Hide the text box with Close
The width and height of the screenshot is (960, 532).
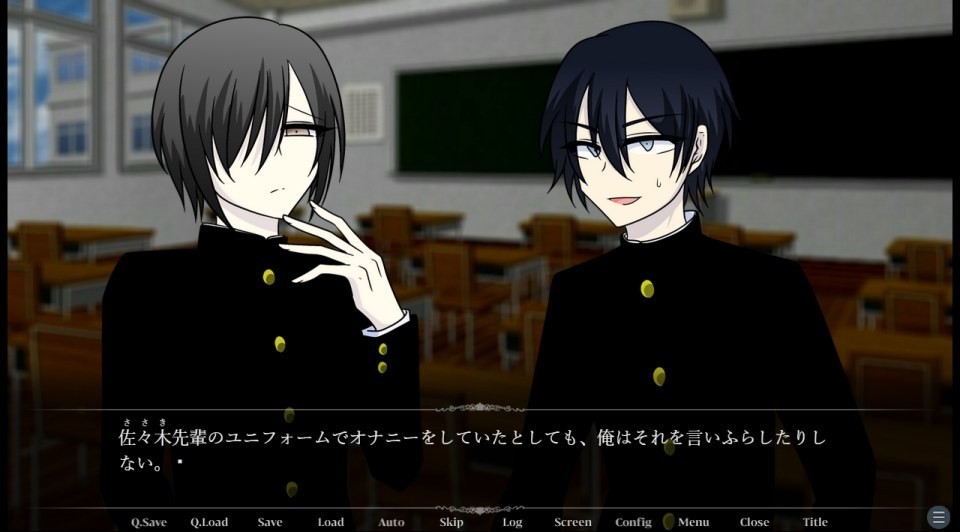pyautogui.click(x=754, y=522)
